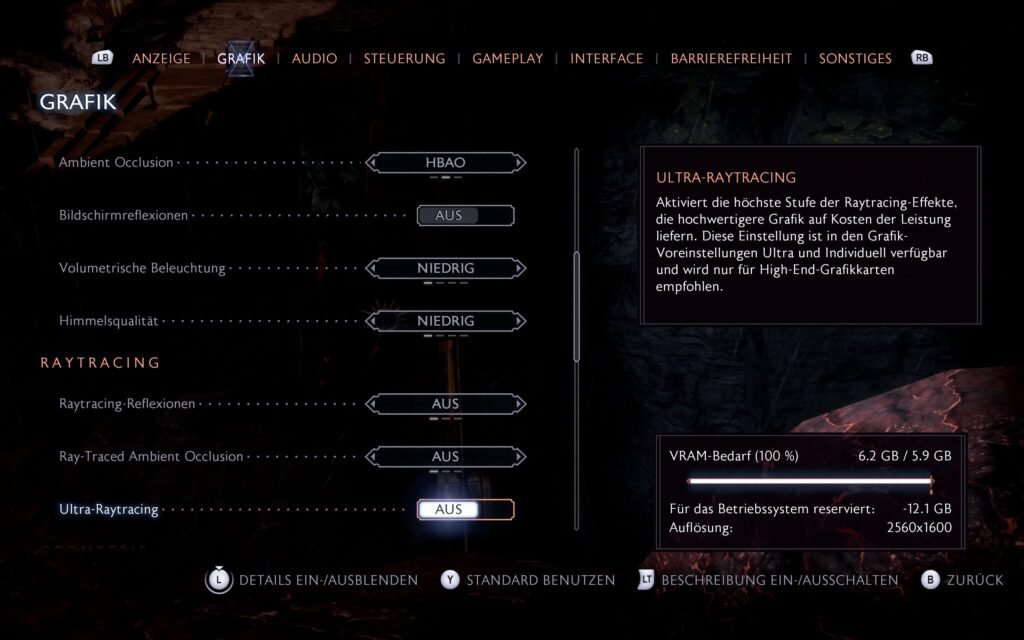The height and width of the screenshot is (640, 1024).
Task: Raise Ray-Traced Ambient Occlusion with right arrow
Action: pos(520,456)
